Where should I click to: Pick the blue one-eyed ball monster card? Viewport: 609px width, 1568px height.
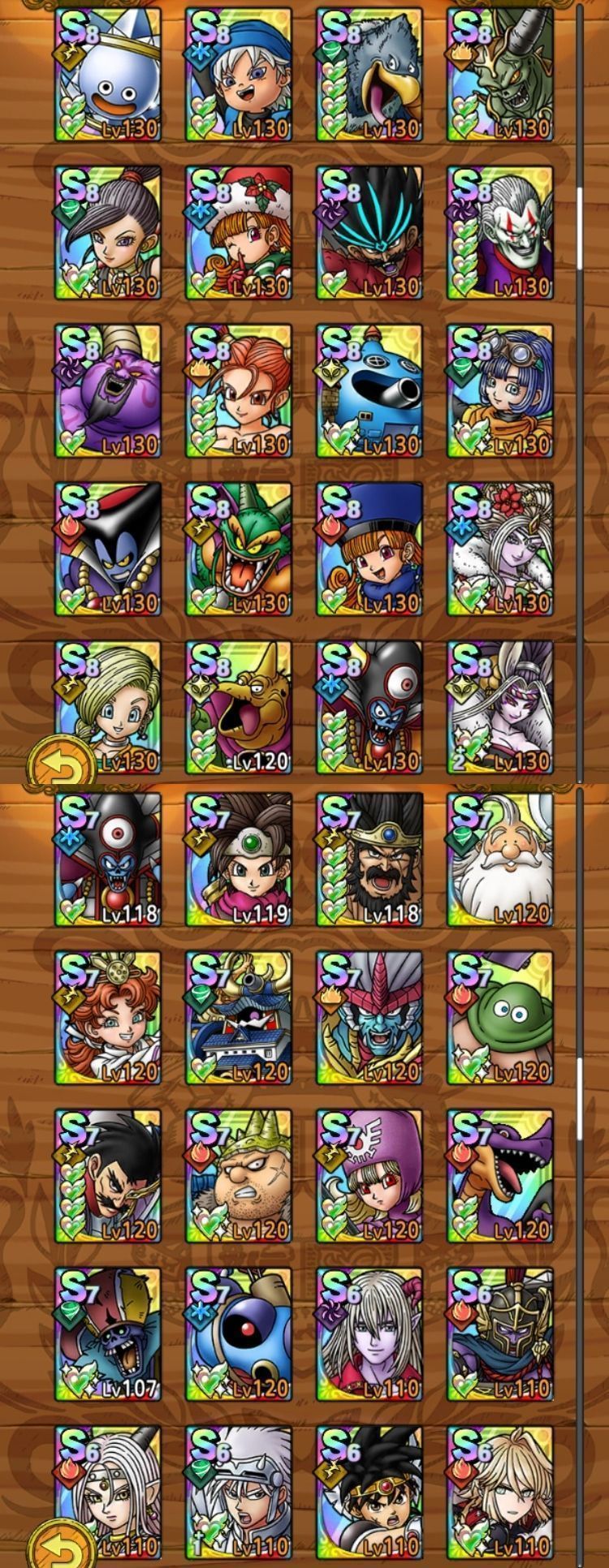tap(239, 1335)
